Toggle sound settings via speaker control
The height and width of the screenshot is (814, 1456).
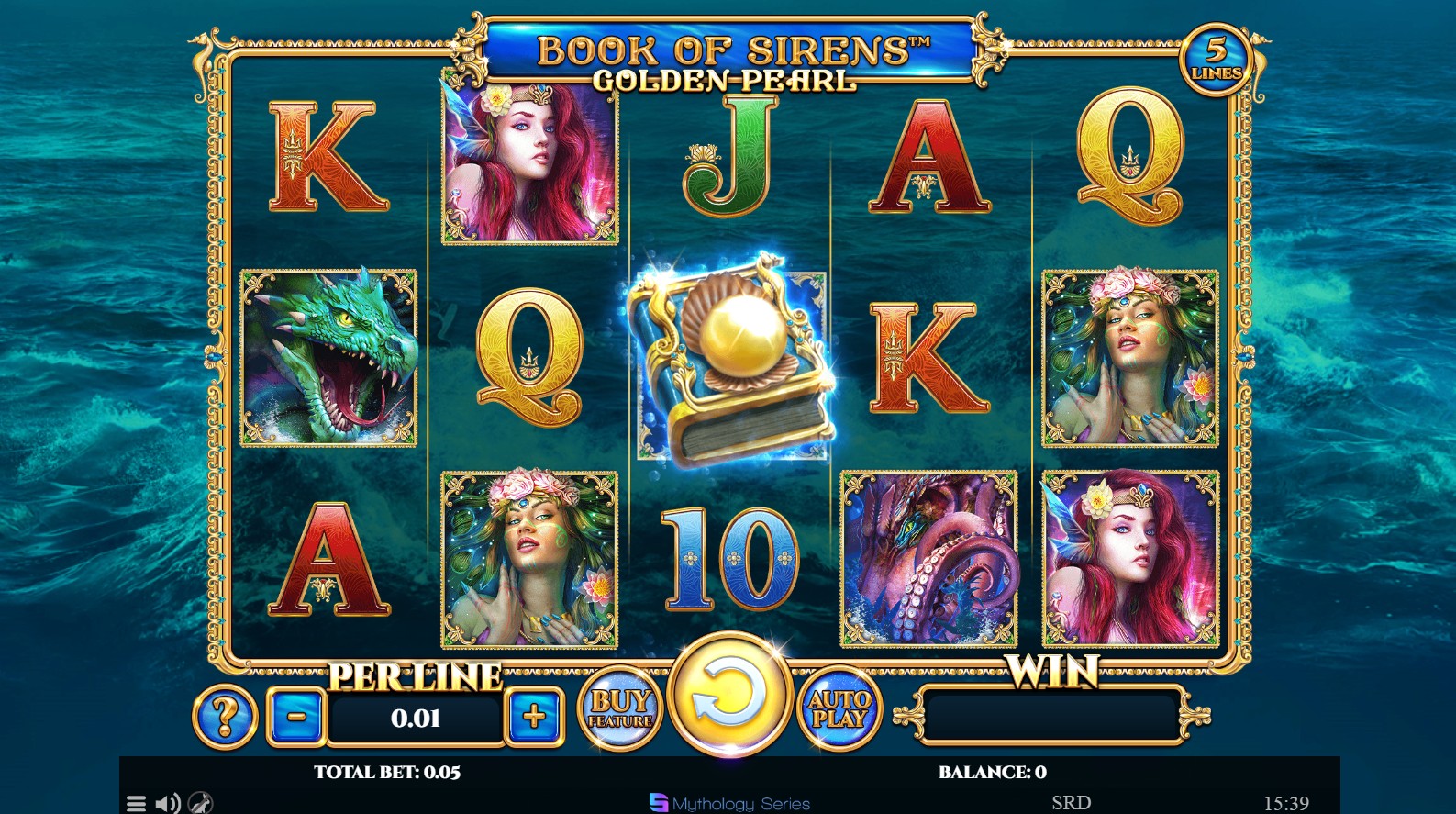tap(166, 805)
